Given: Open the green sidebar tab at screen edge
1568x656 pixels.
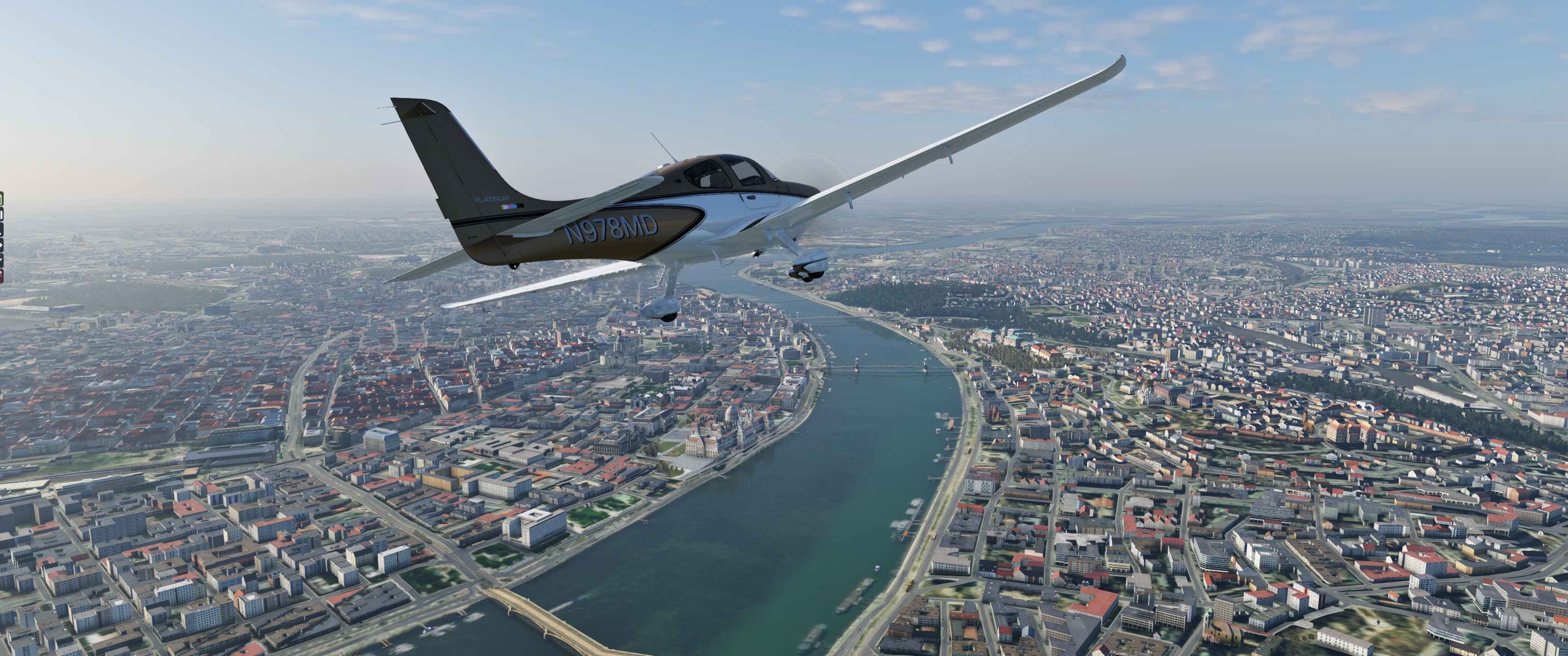Looking at the screenshot, I should pos(1,199).
